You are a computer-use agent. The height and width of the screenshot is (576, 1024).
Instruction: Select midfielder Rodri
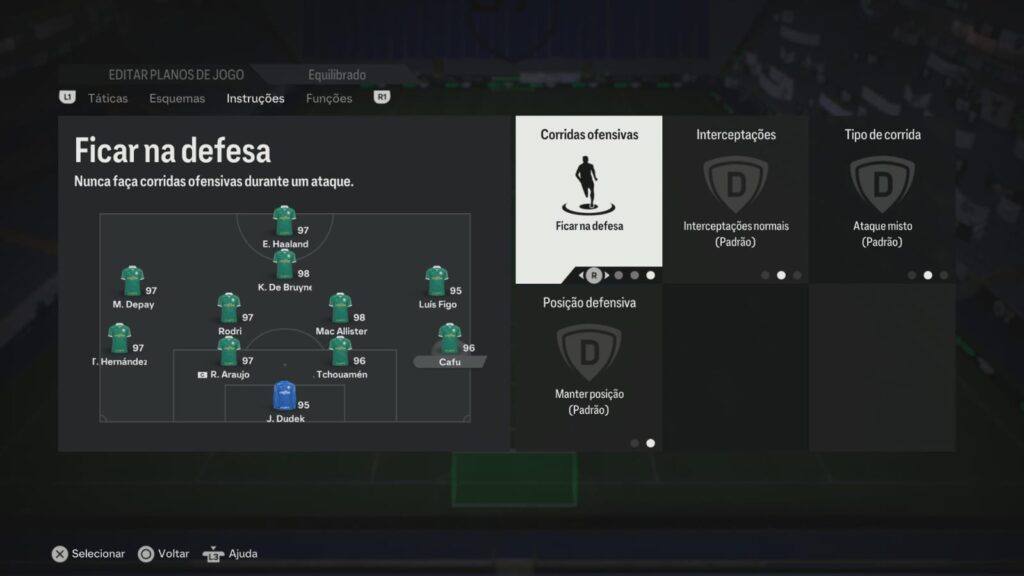(x=229, y=308)
